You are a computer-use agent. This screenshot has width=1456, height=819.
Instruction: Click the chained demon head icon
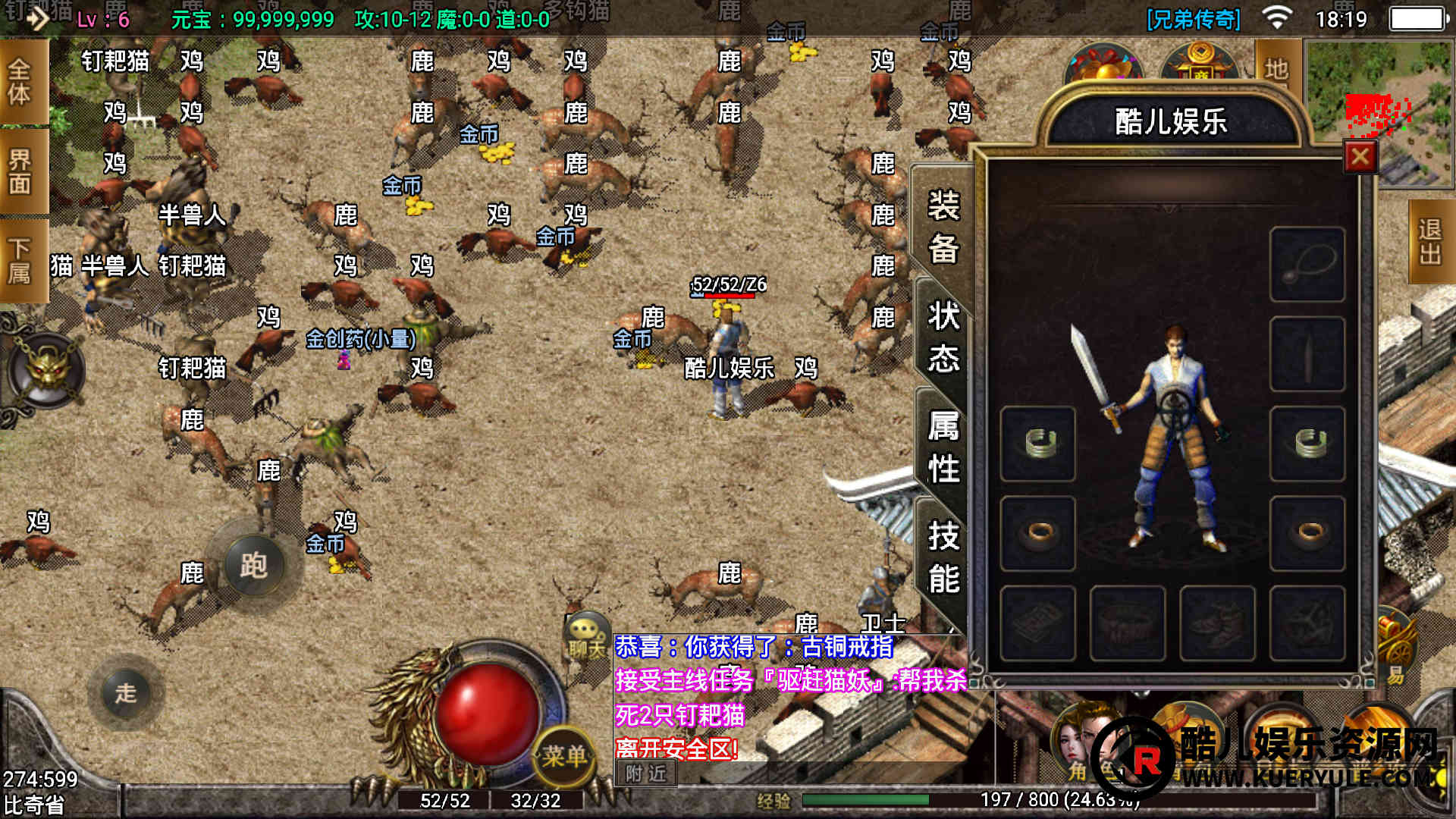(x=47, y=371)
